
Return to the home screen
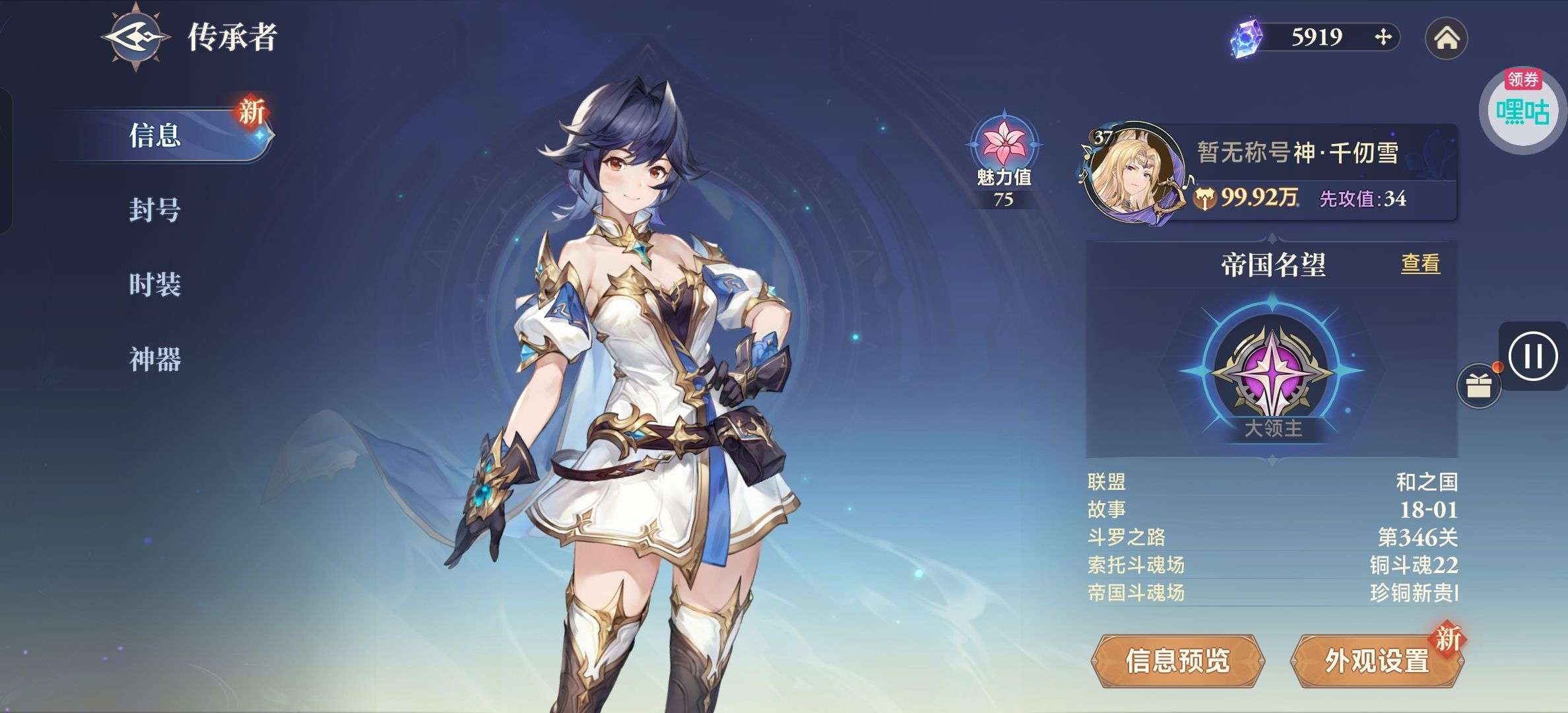1446,38
